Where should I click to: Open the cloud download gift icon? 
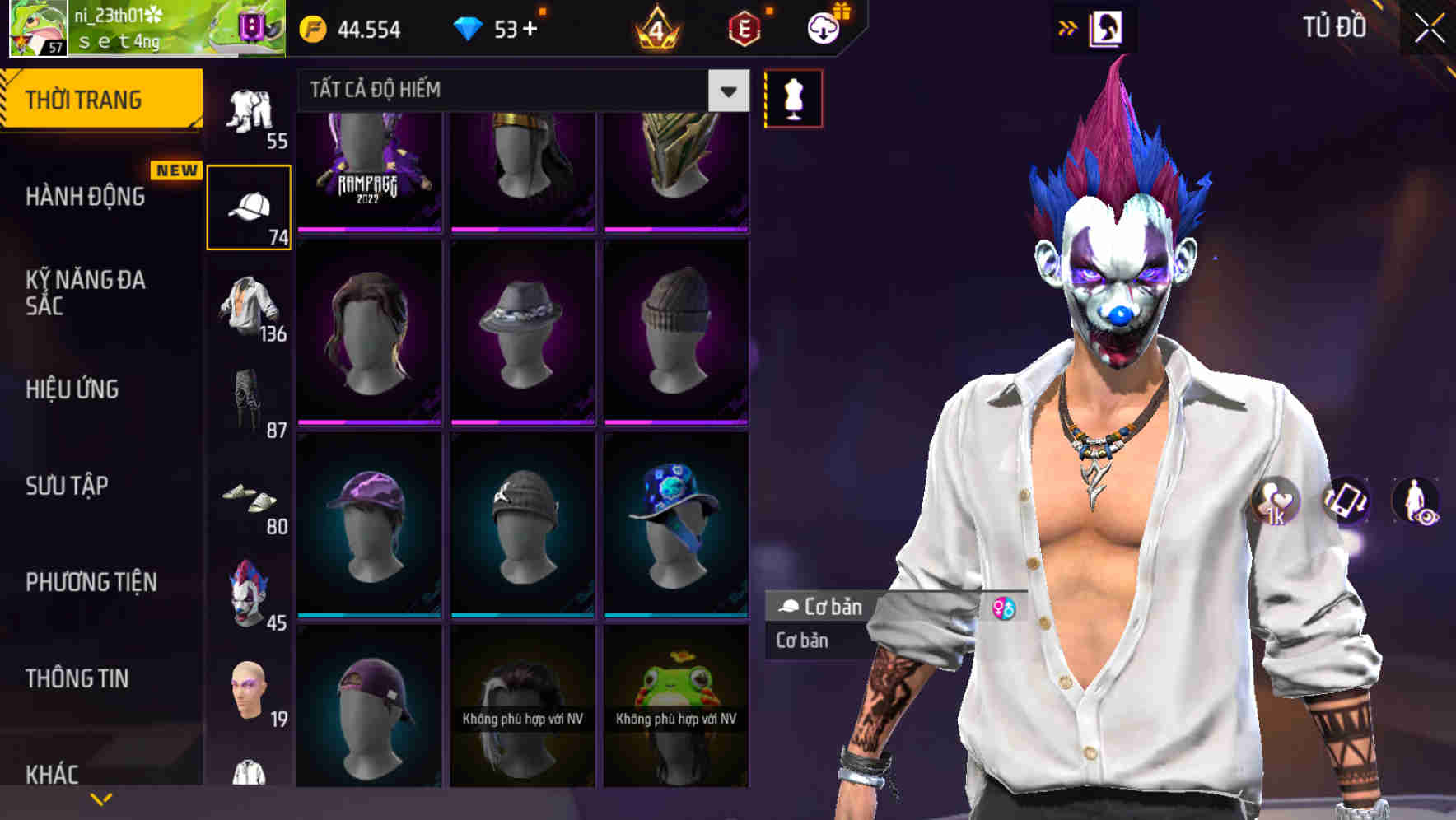(822, 27)
